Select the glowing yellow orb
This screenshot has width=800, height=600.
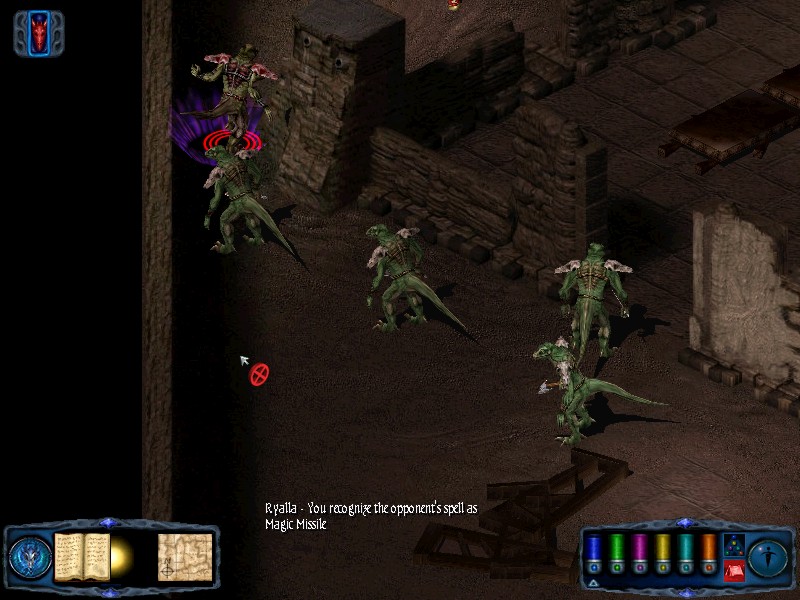click(x=123, y=555)
